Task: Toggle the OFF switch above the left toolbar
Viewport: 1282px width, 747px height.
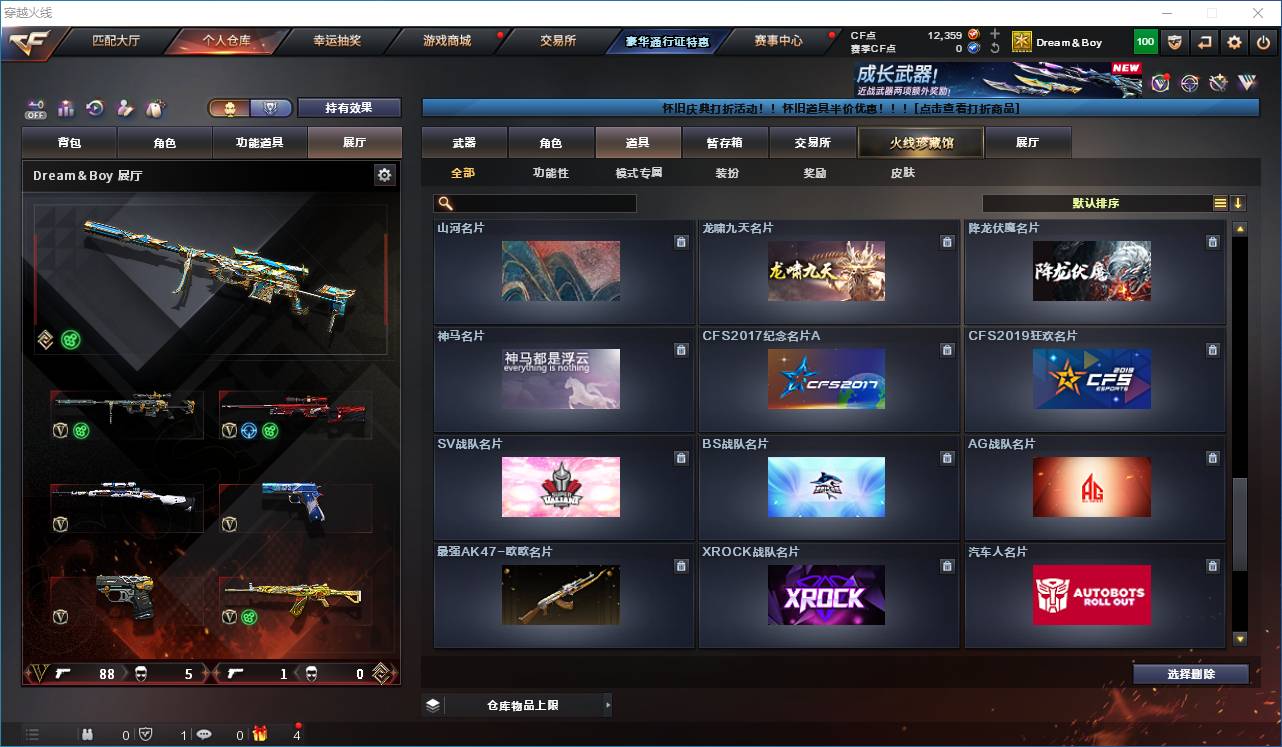Action: tap(37, 110)
